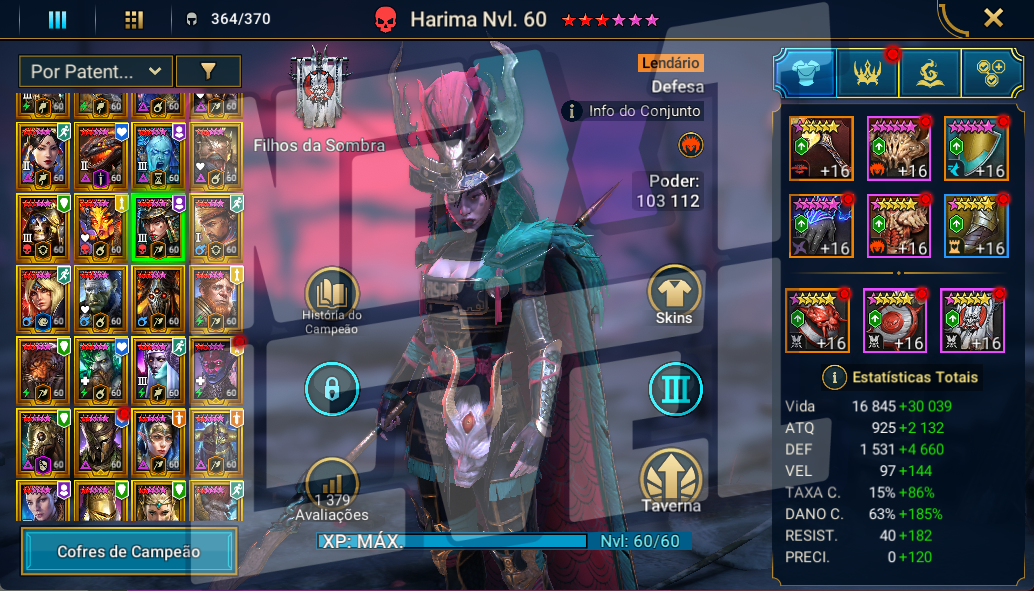Toggle the champion lock padlock button
The height and width of the screenshot is (591, 1034).
(331, 389)
